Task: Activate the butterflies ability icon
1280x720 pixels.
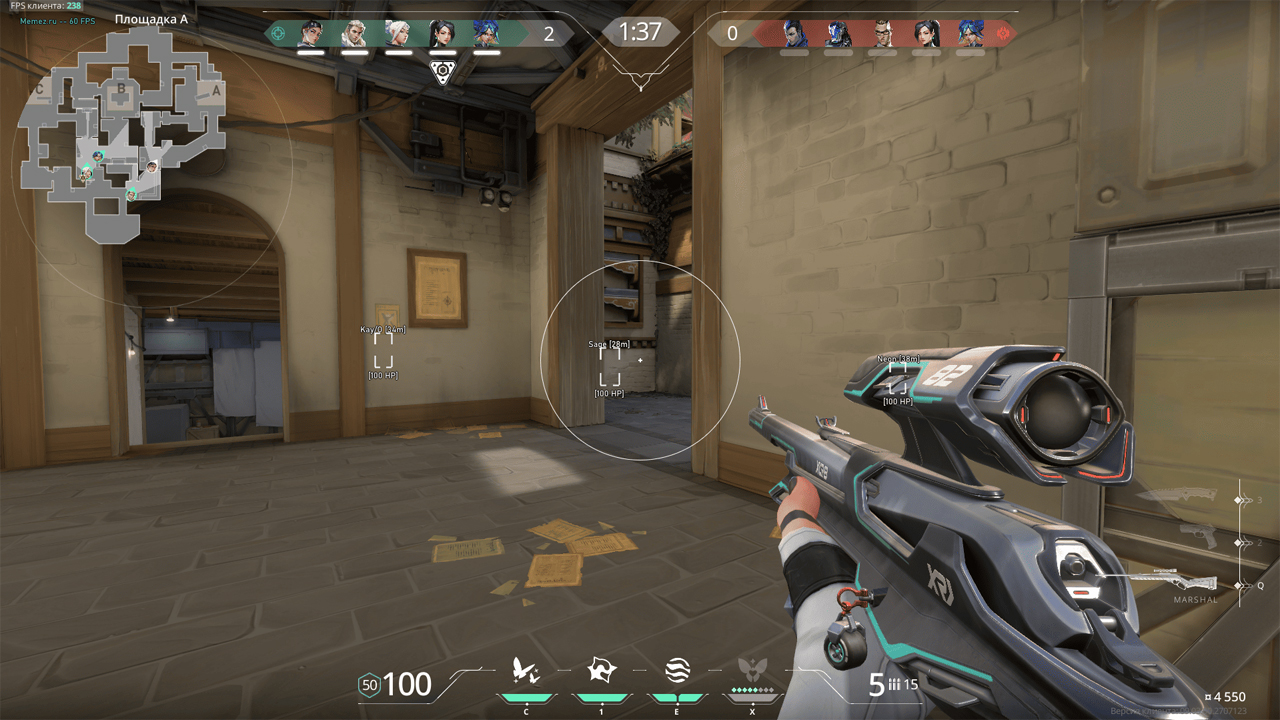Action: pos(526,671)
